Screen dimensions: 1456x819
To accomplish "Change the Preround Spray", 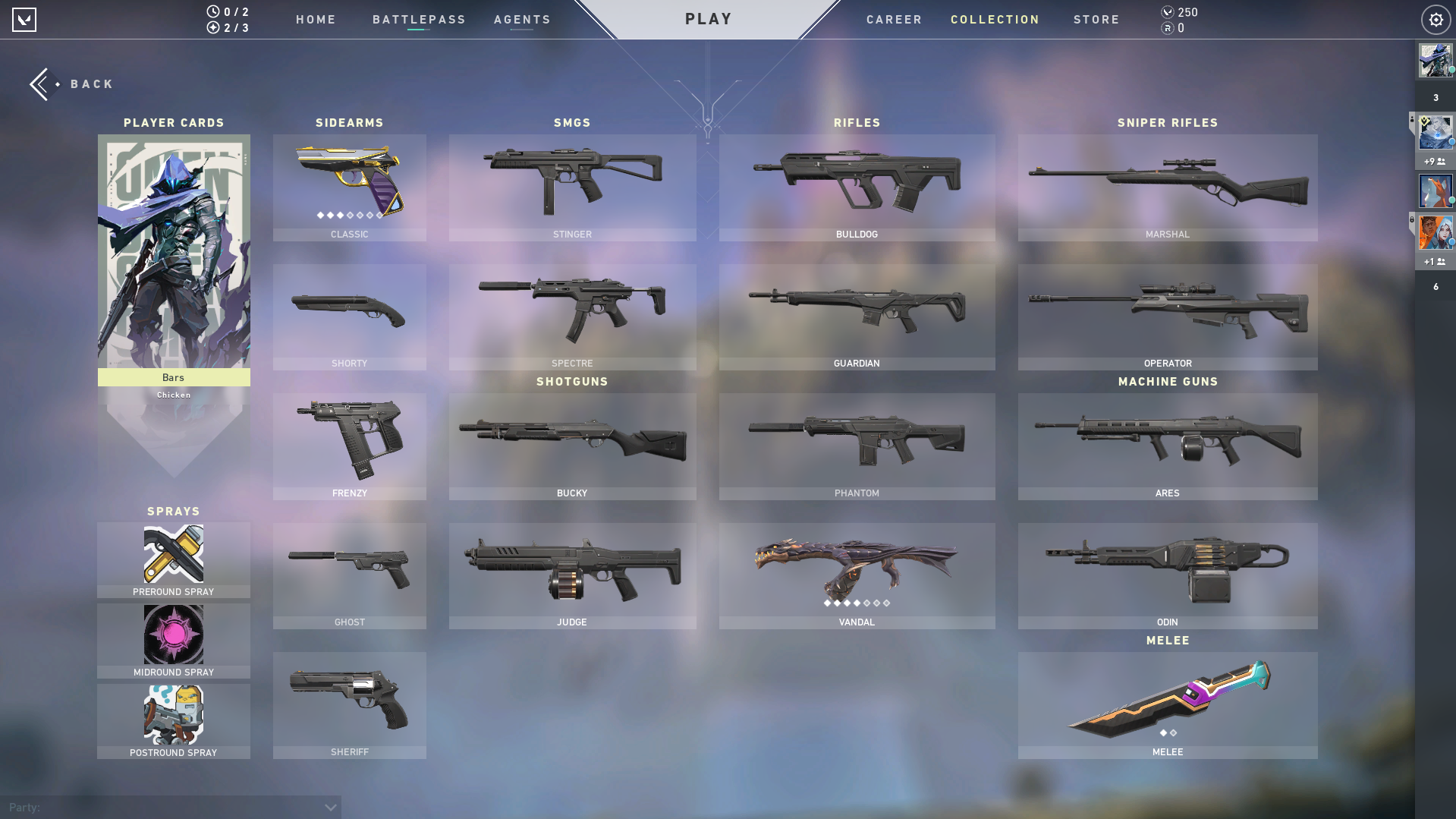I will pyautogui.click(x=174, y=559).
